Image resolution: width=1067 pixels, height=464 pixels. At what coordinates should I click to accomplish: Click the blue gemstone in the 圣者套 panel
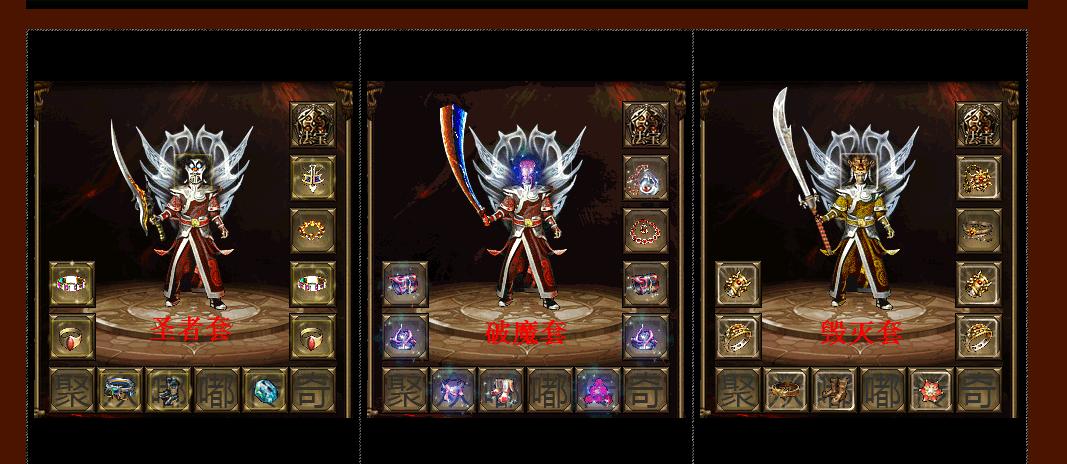tap(265, 390)
